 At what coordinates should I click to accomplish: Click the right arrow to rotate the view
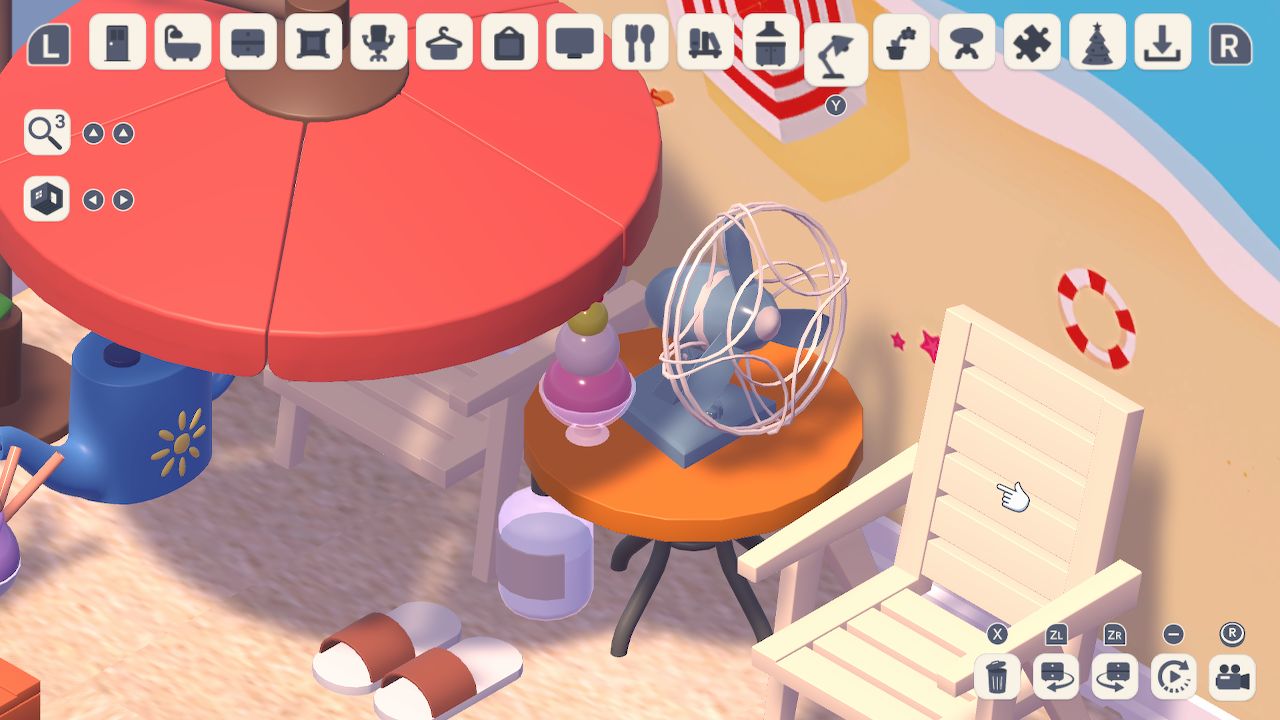point(121,199)
